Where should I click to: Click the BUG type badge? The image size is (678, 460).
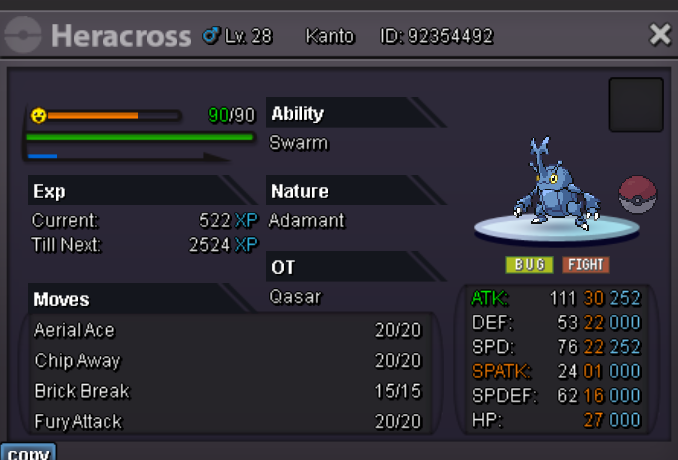[530, 265]
